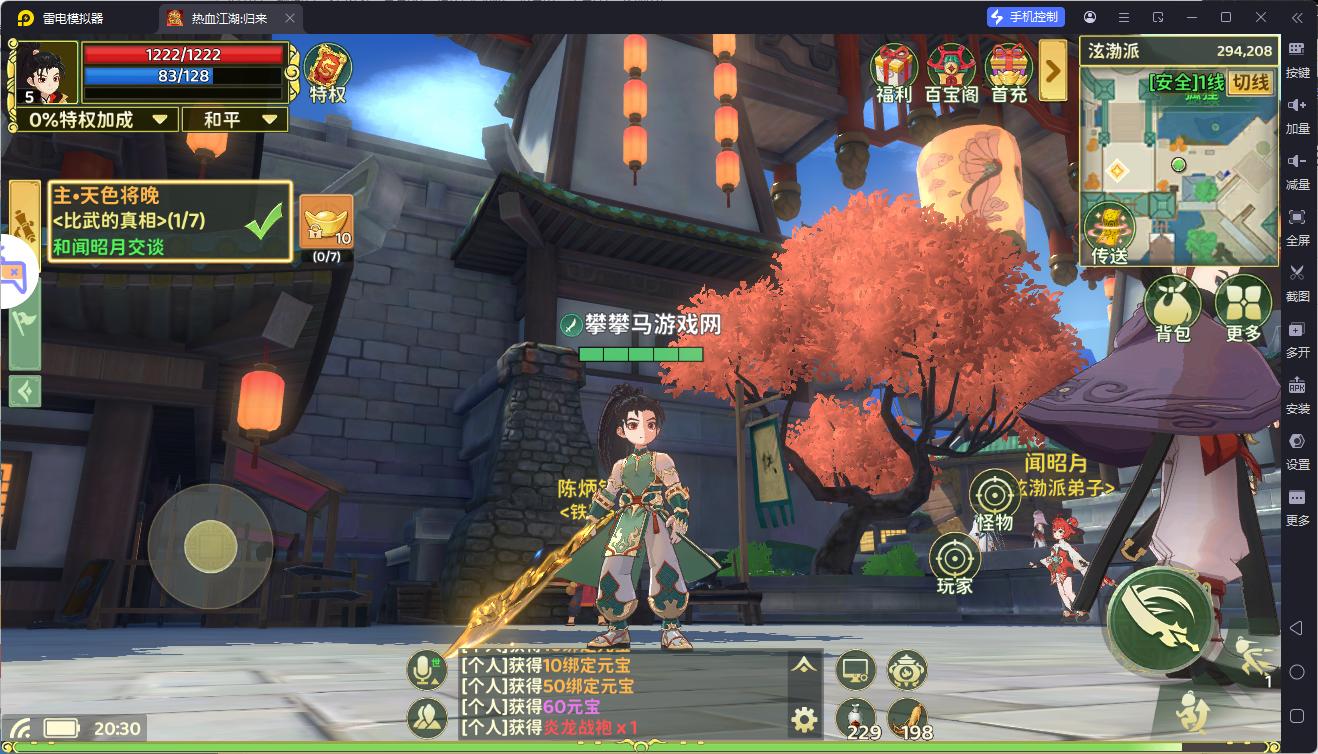This screenshot has height=754, width=1318.
Task: Select the 怪物 target button
Action: [x=994, y=500]
